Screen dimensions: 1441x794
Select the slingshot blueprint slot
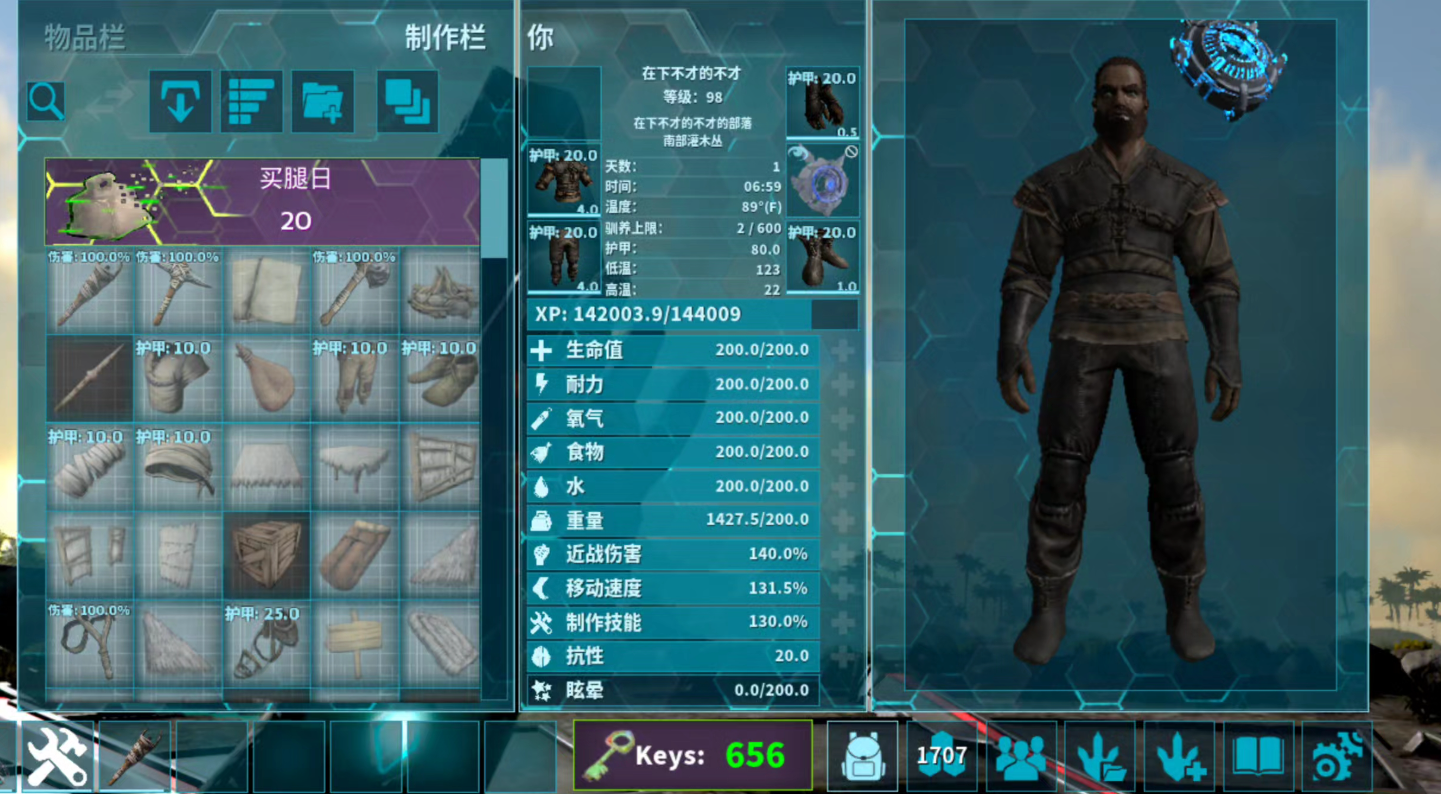(x=90, y=643)
